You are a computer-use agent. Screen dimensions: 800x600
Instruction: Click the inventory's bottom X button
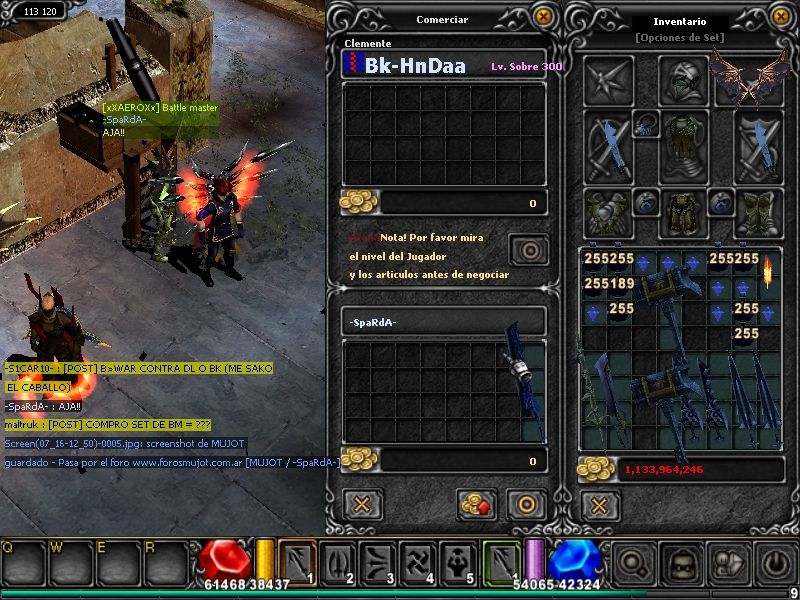click(x=598, y=505)
